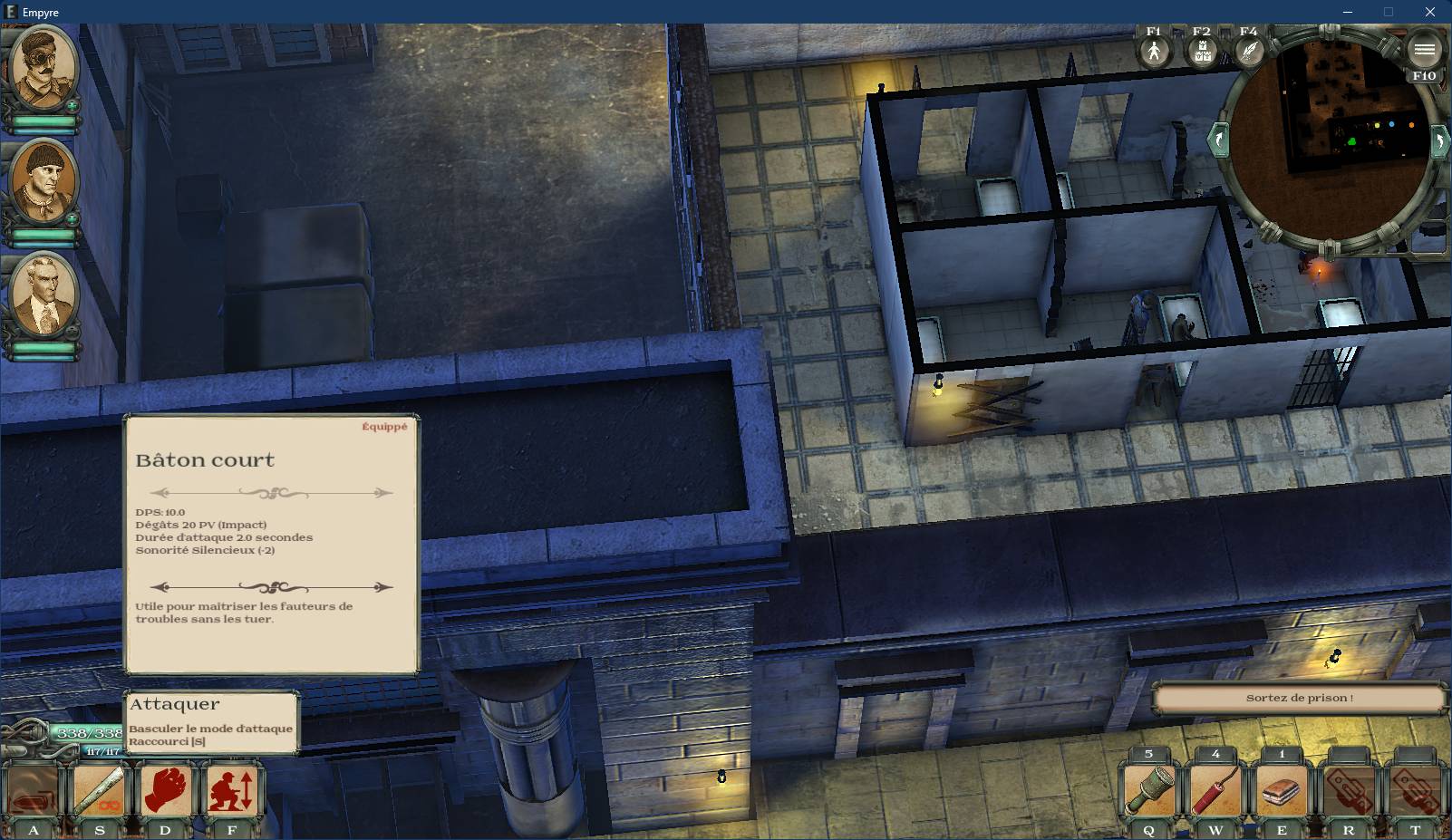Click the 'Sortez de prison !' objective banner
The image size is (1452, 840).
click(x=1299, y=698)
